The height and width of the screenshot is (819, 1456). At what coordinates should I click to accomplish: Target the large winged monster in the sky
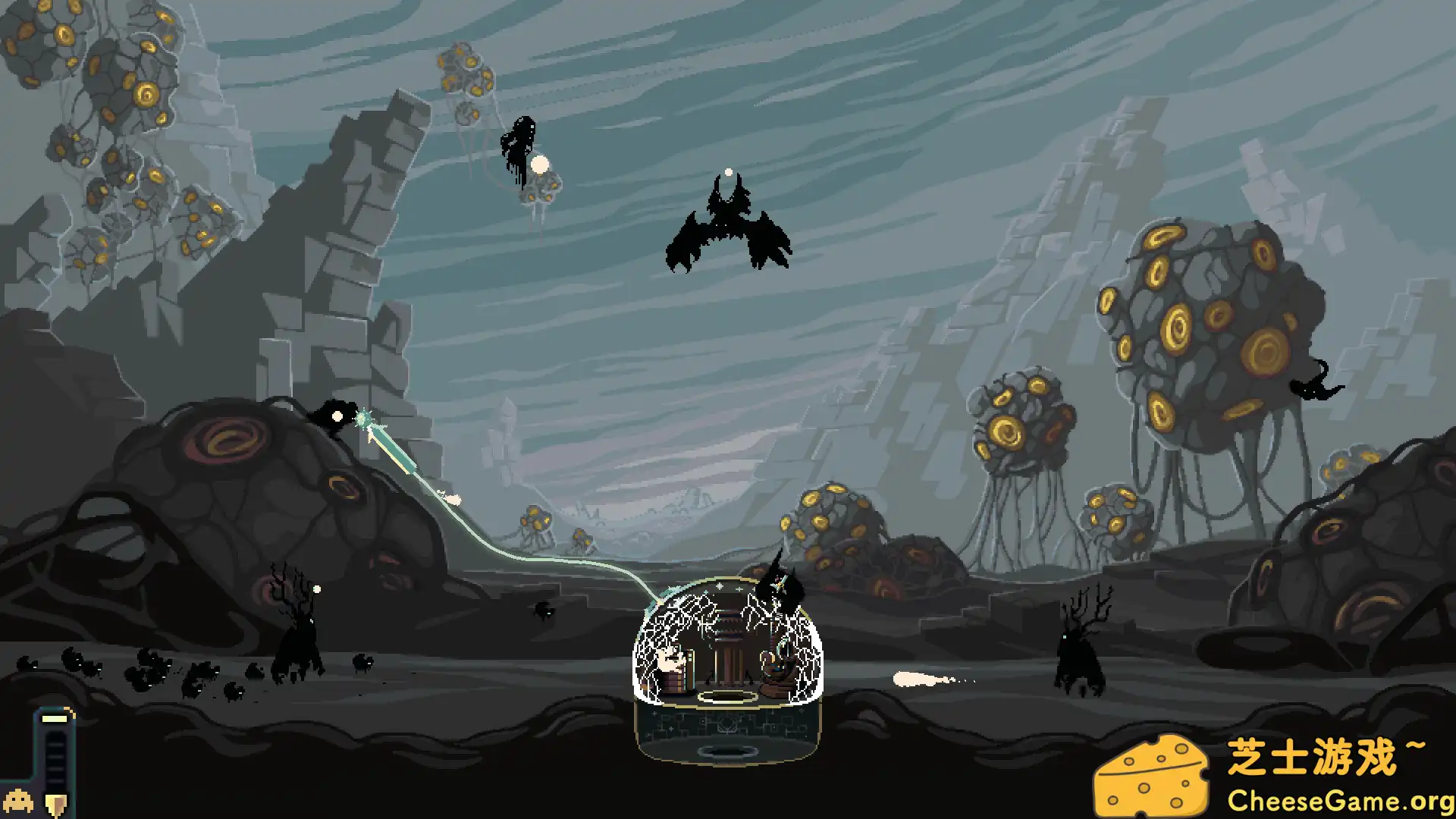[728, 224]
